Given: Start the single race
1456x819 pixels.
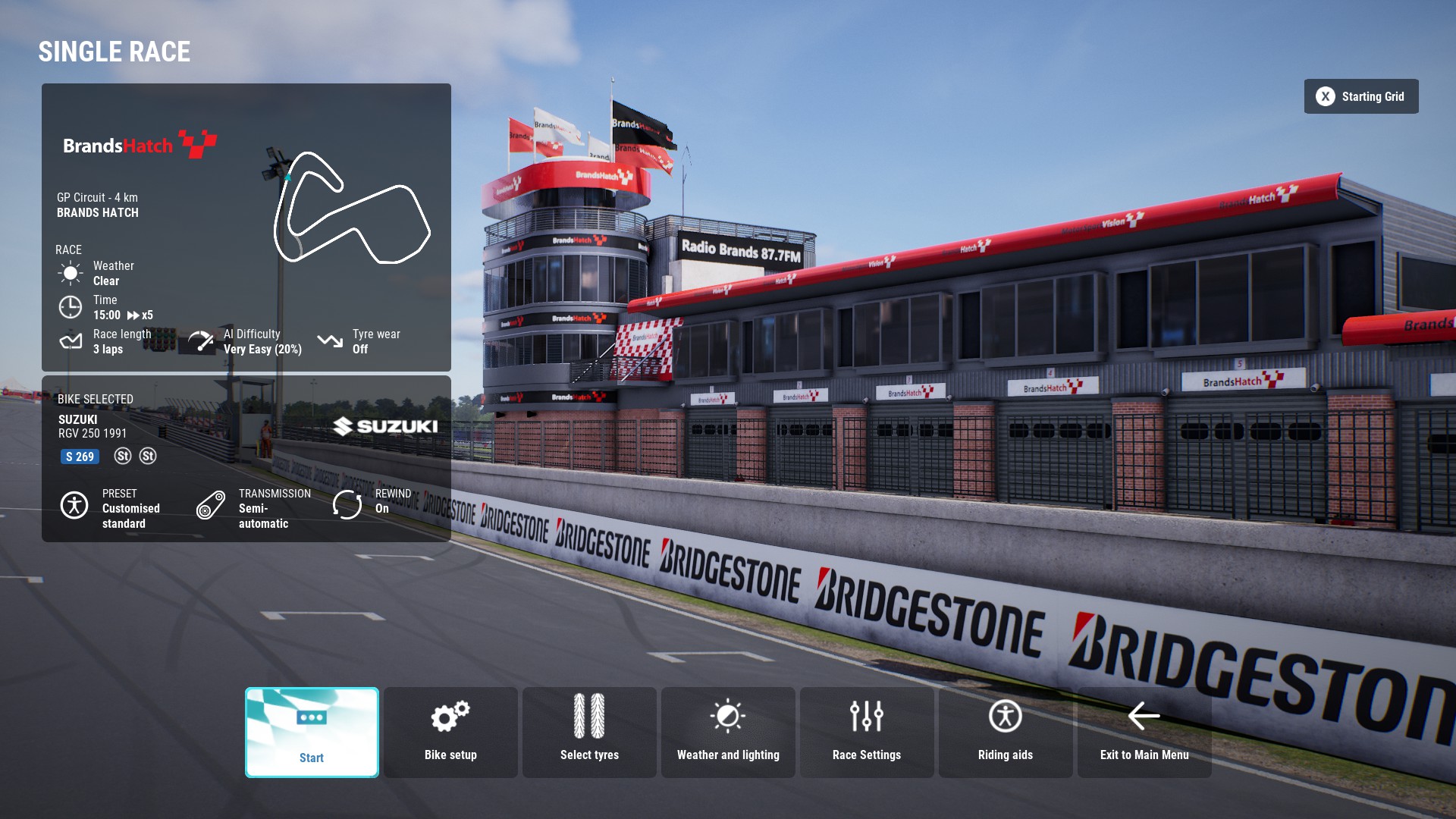Looking at the screenshot, I should [x=312, y=732].
